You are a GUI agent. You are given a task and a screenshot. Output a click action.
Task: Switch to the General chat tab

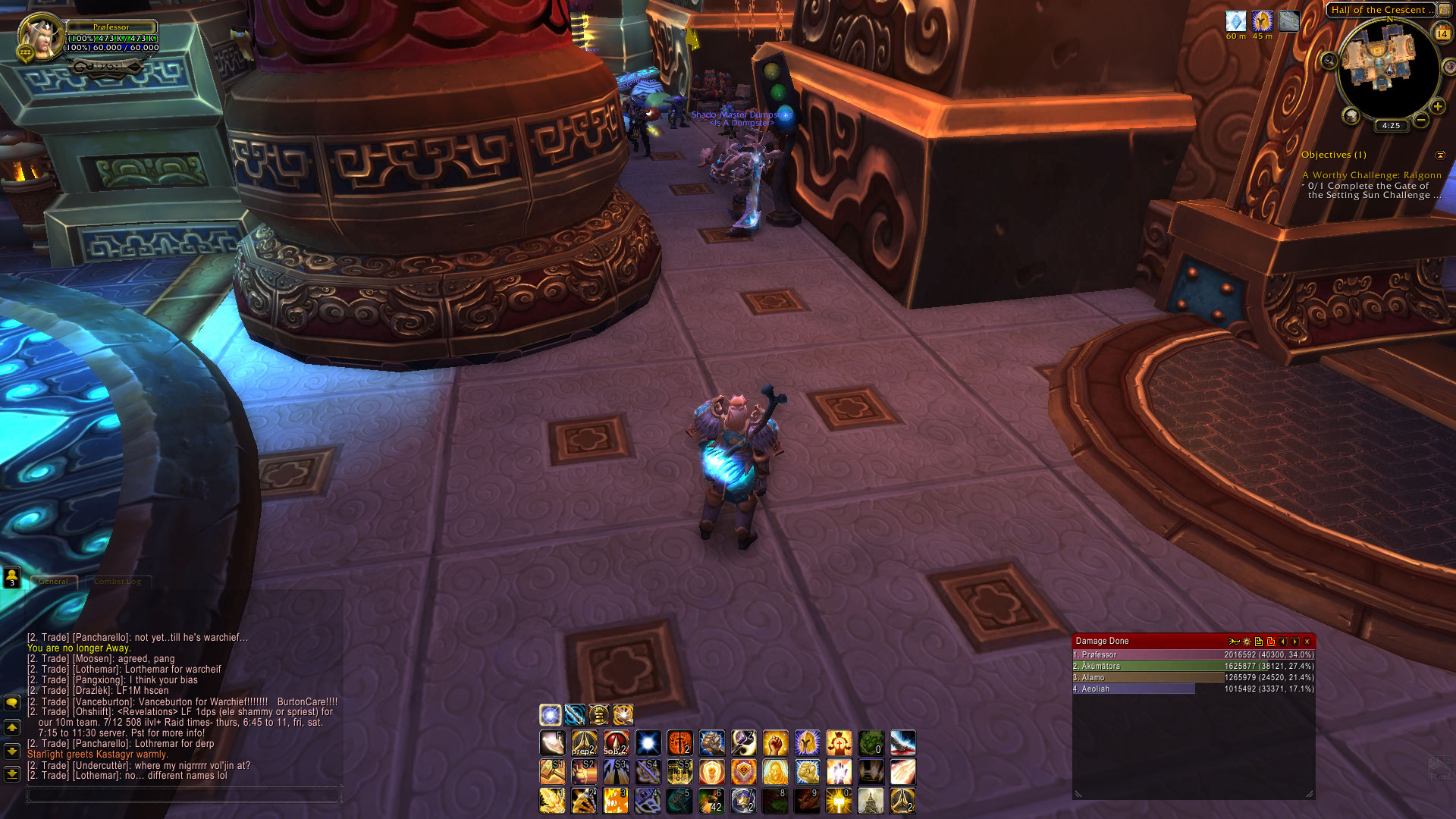(x=54, y=582)
